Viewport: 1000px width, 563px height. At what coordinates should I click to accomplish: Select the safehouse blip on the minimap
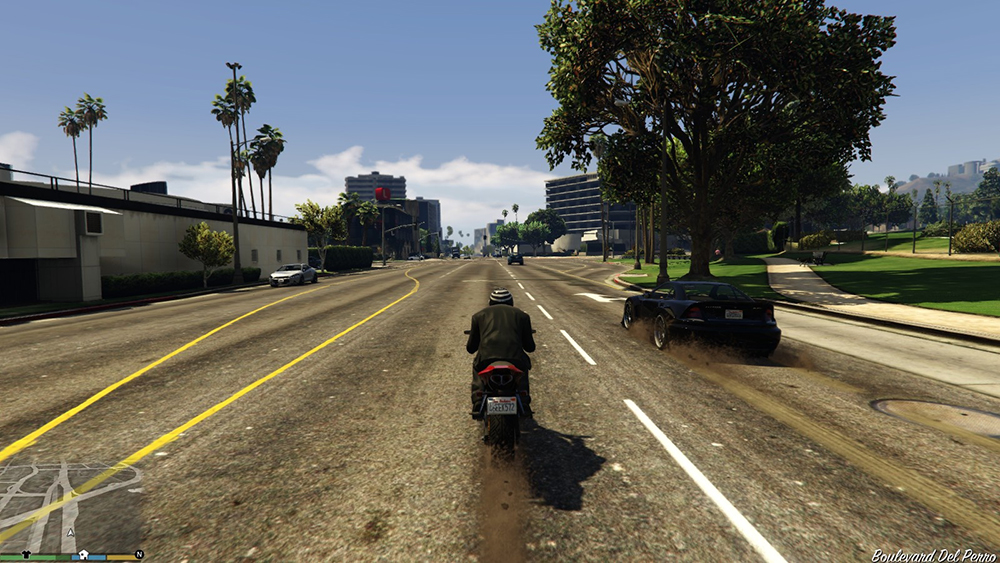[x=84, y=553]
